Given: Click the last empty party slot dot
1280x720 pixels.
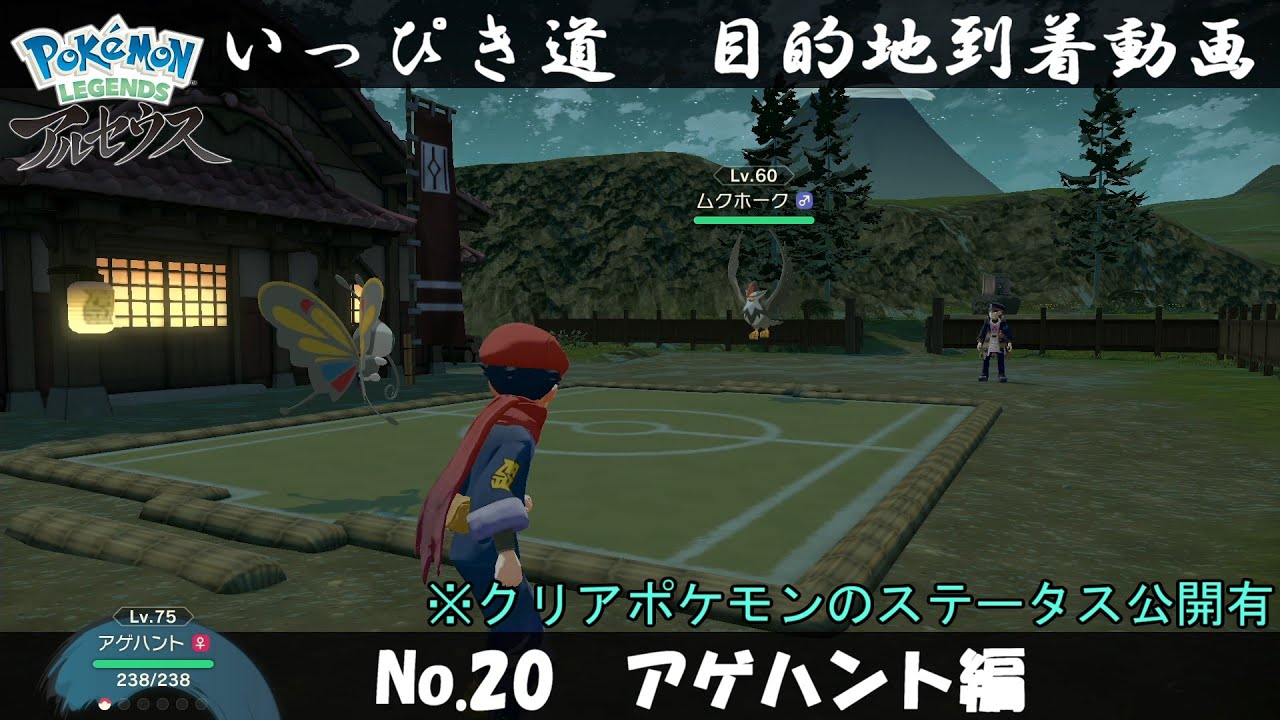Looking at the screenshot, I should tap(200, 704).
